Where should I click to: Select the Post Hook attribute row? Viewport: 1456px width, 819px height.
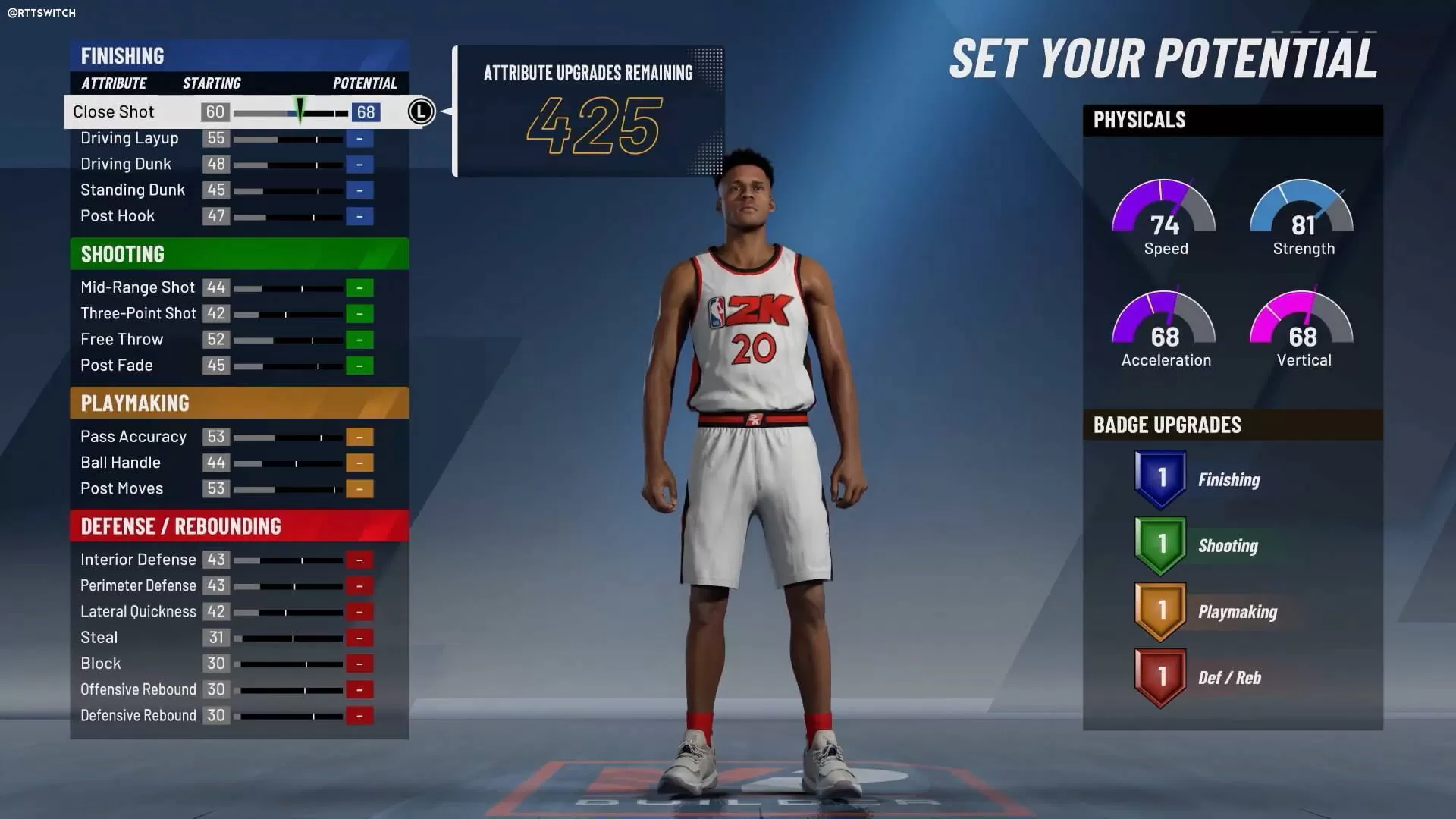(118, 216)
